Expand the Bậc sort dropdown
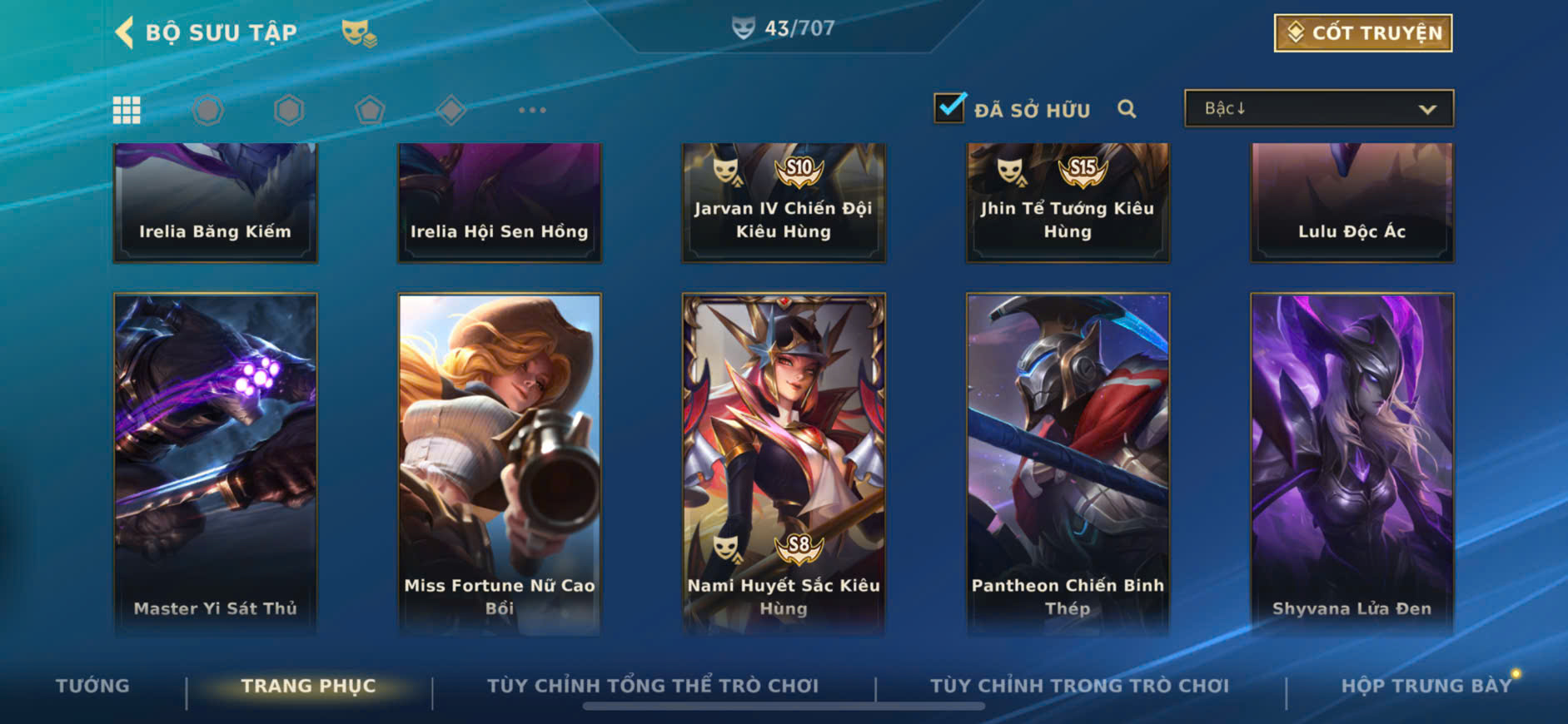This screenshot has width=1568, height=724. 1319,109
